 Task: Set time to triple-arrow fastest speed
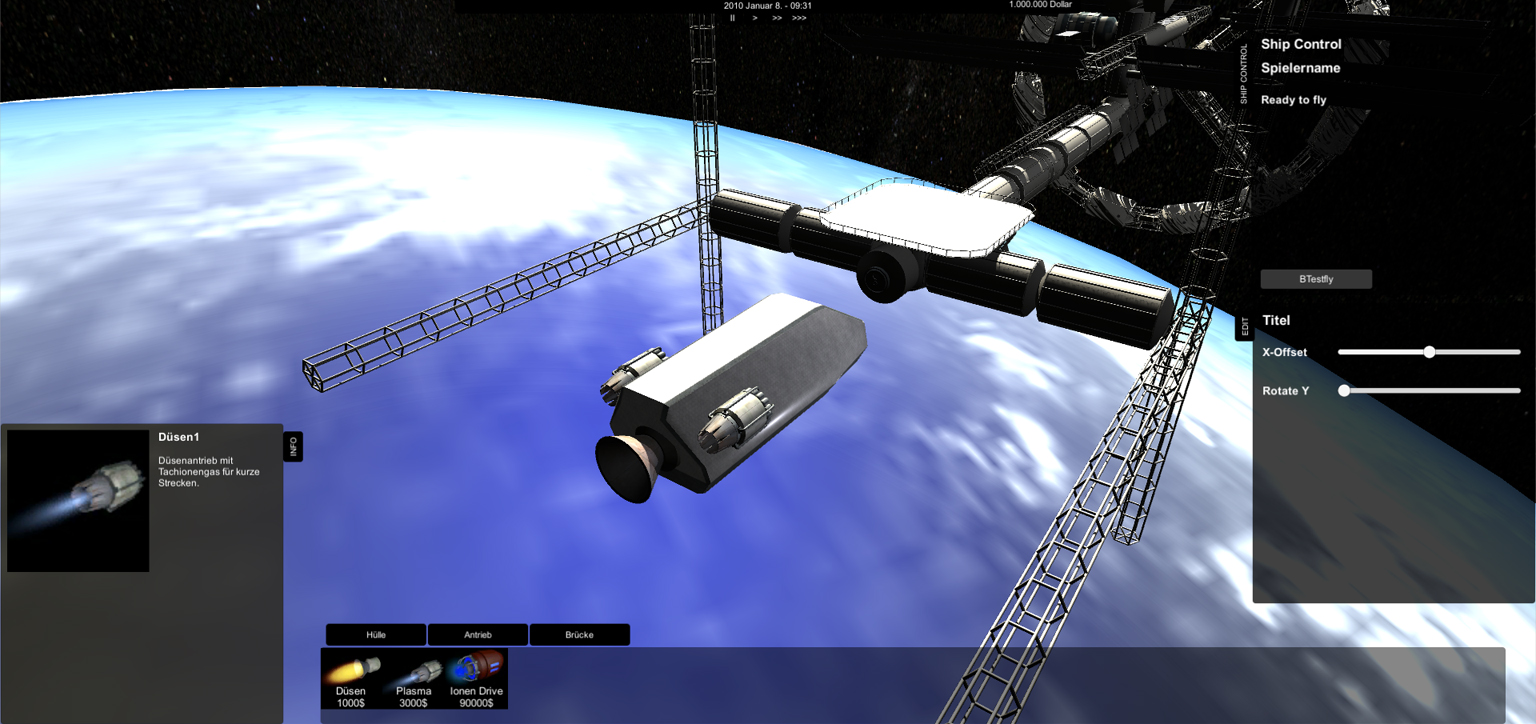(x=799, y=18)
